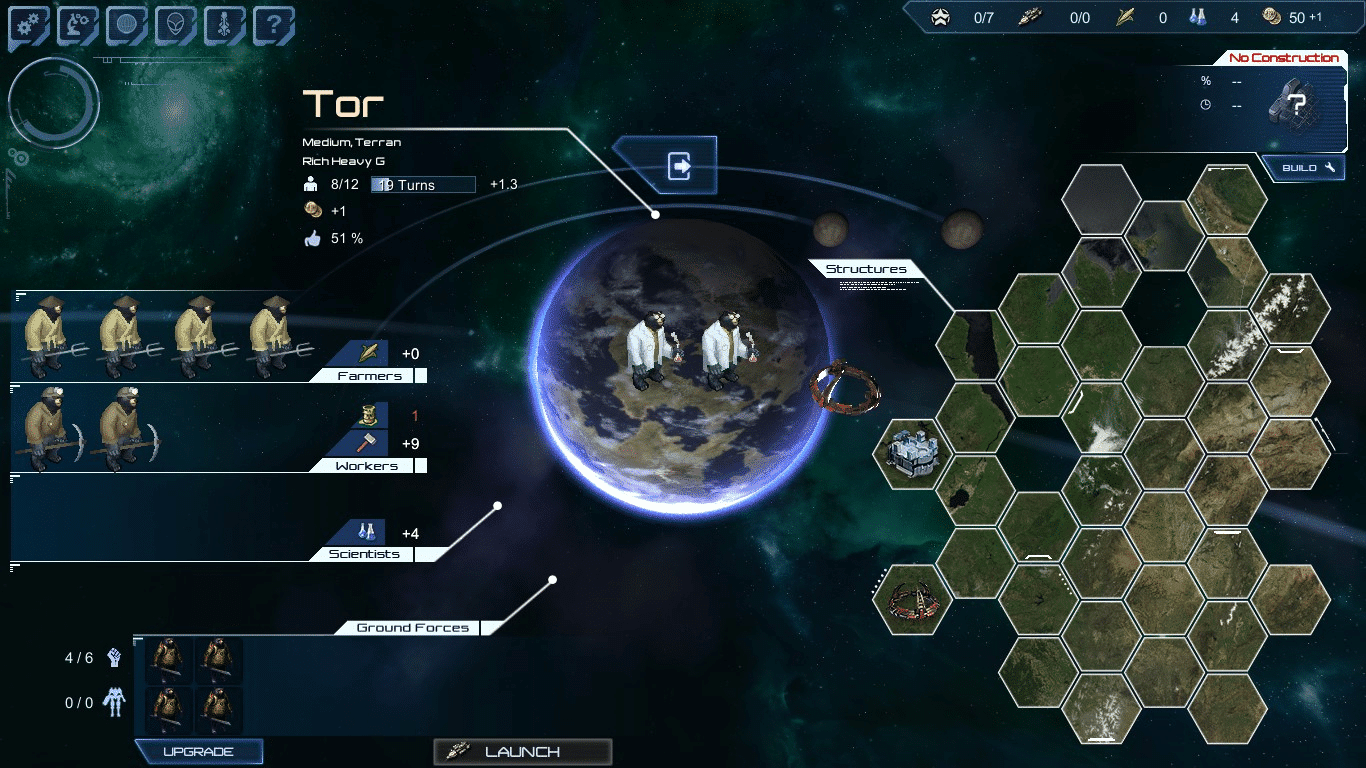1366x768 pixels.
Task: Select the blue-white colony base structure tile
Action: (x=912, y=453)
